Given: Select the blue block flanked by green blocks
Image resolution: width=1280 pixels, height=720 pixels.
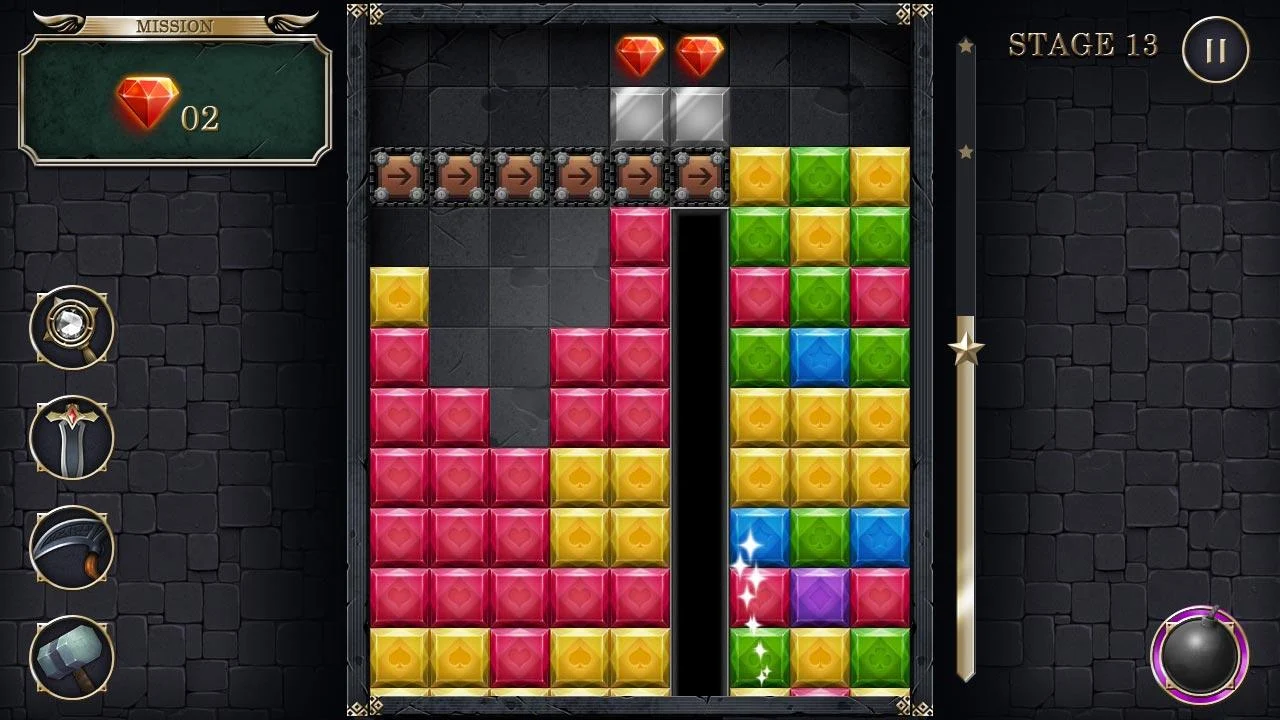Looking at the screenshot, I should pyautogui.click(x=820, y=357).
